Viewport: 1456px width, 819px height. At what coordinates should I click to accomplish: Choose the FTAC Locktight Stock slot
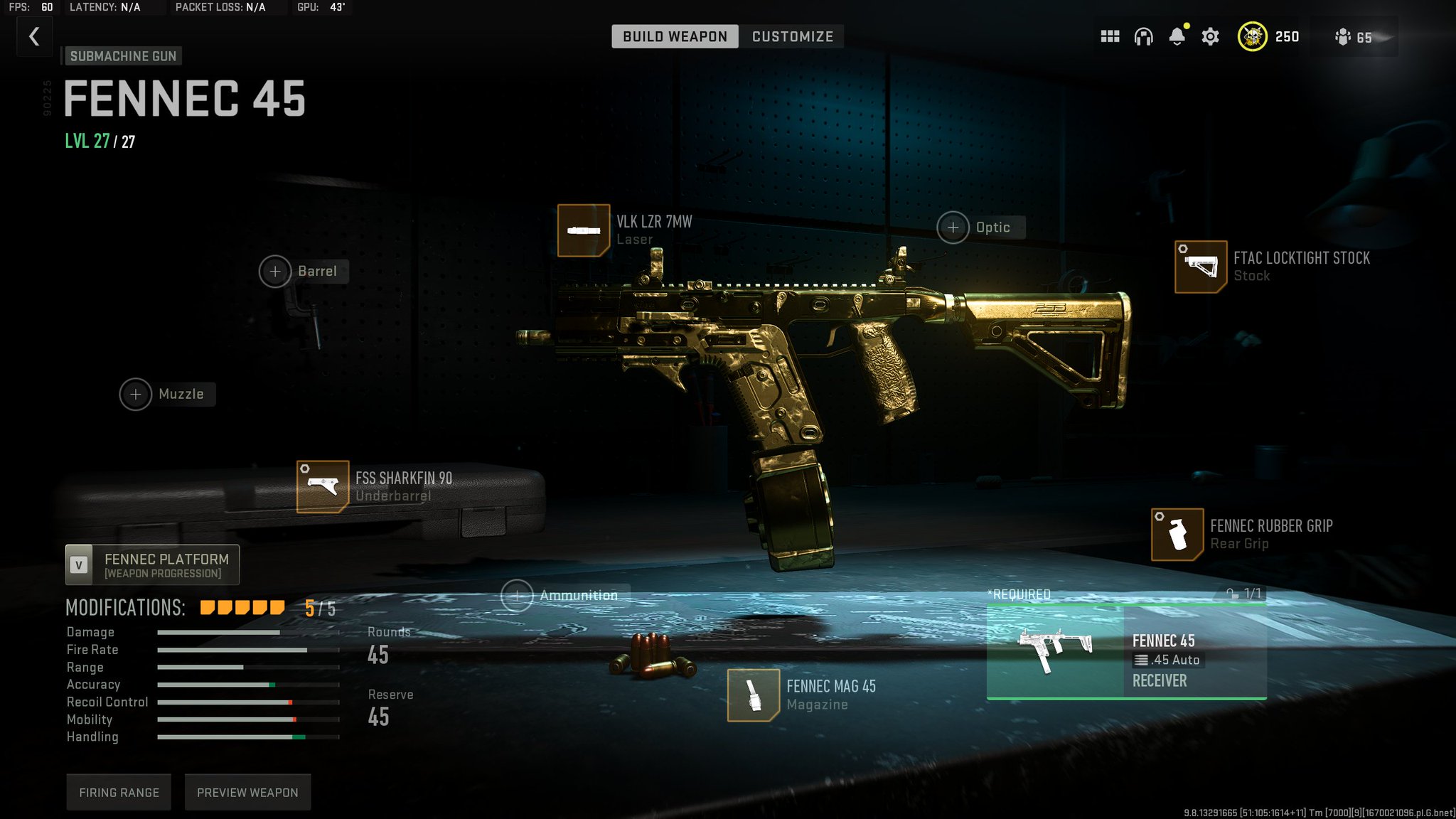(x=1200, y=267)
